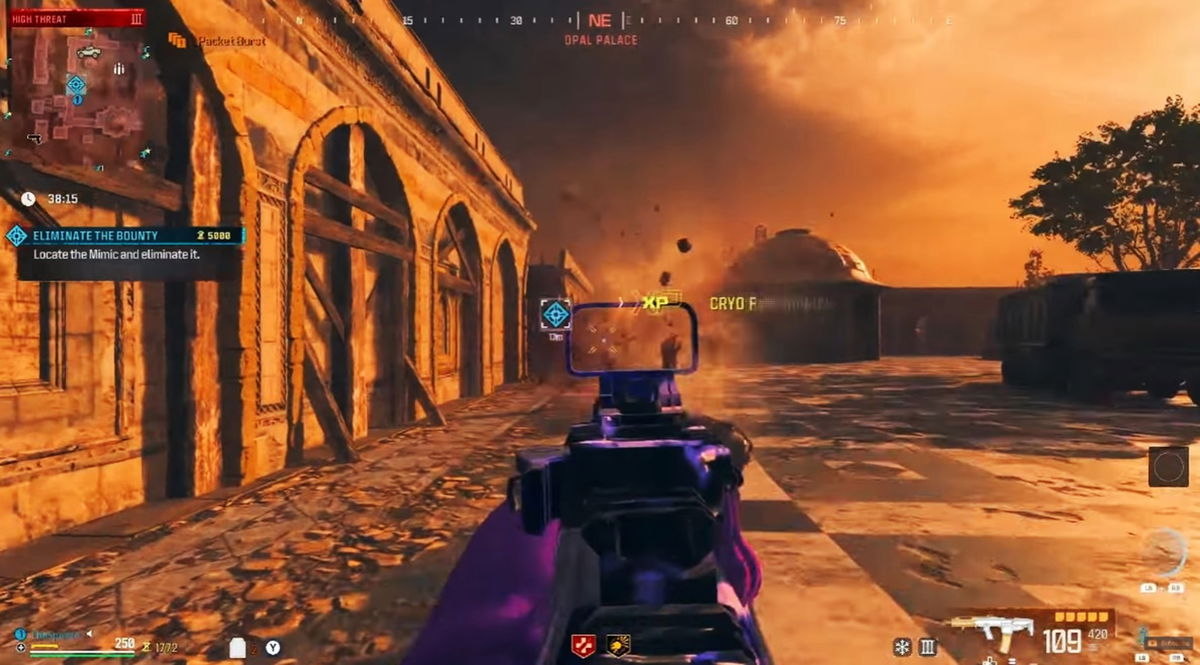This screenshot has height=665, width=1200.
Task: Activate the orange perk icon beside Juggernog
Action: [618, 646]
